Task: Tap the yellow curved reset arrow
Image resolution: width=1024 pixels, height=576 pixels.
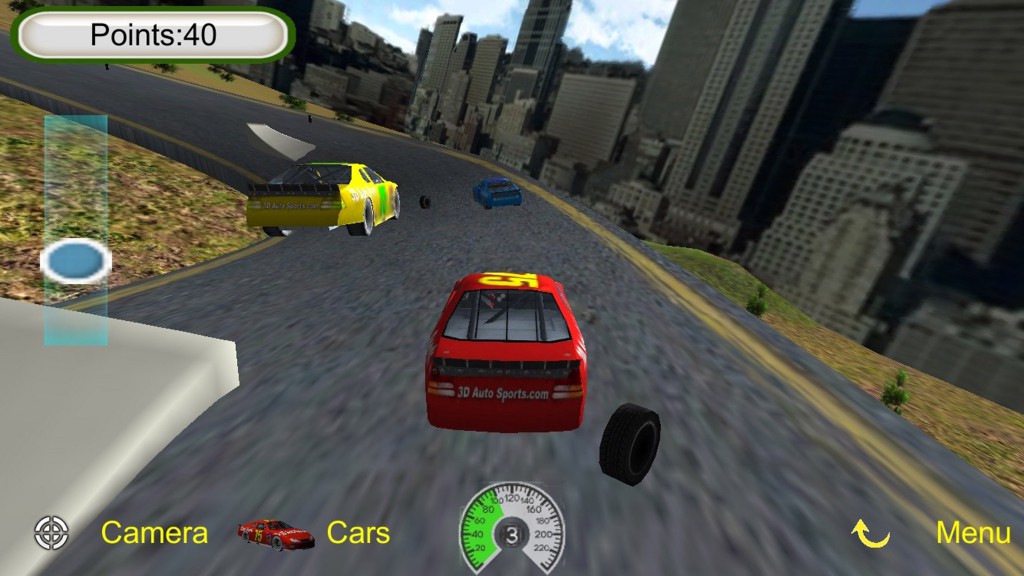Action: (x=870, y=534)
